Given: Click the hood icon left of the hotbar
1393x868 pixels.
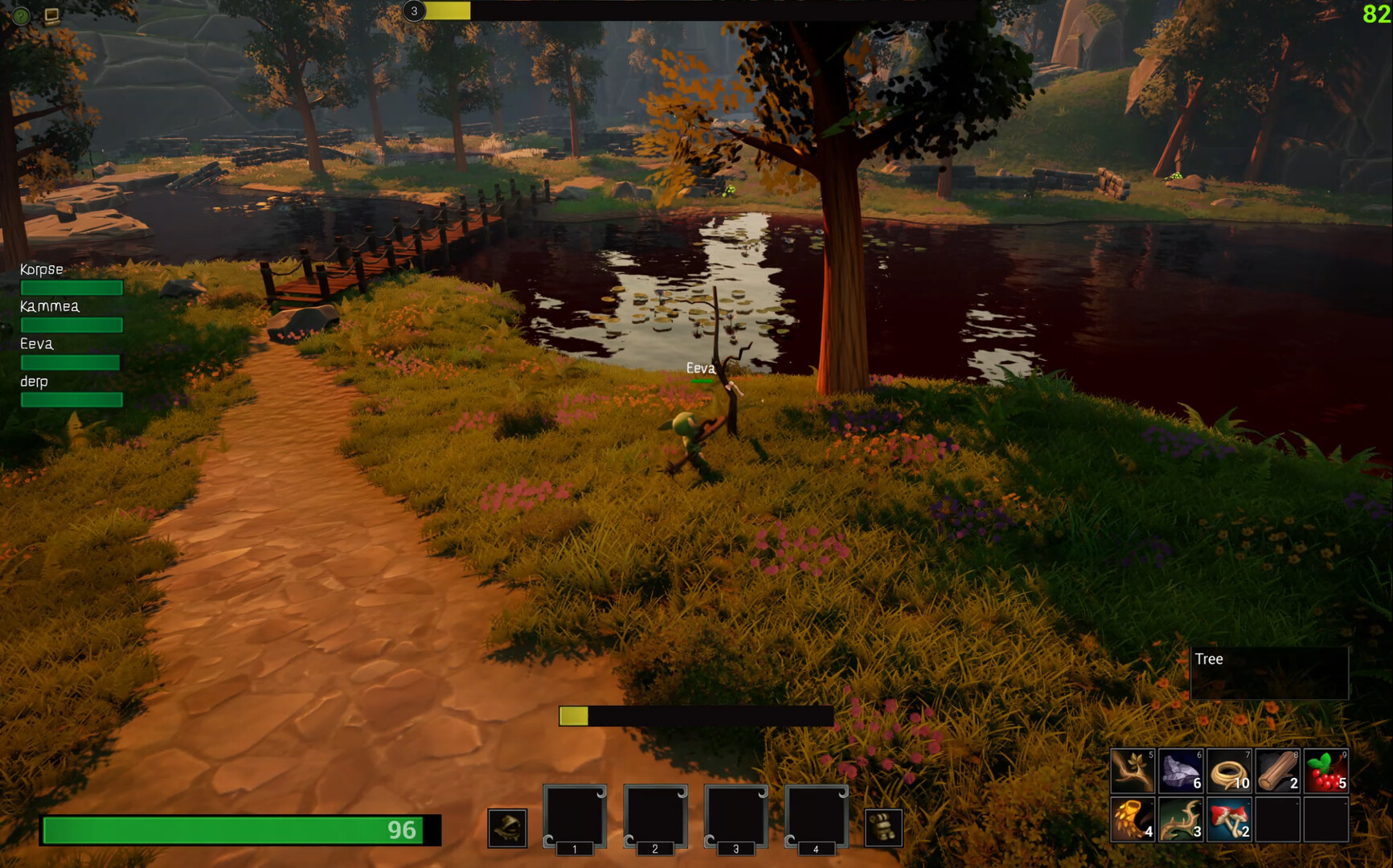Looking at the screenshot, I should pos(506,828).
